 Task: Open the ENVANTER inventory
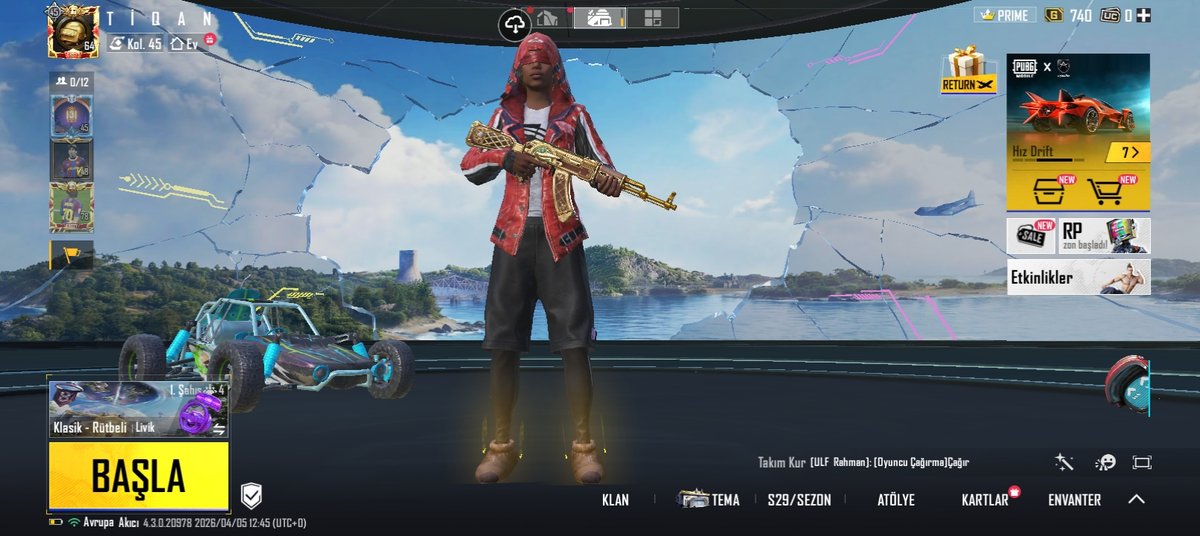click(1074, 500)
